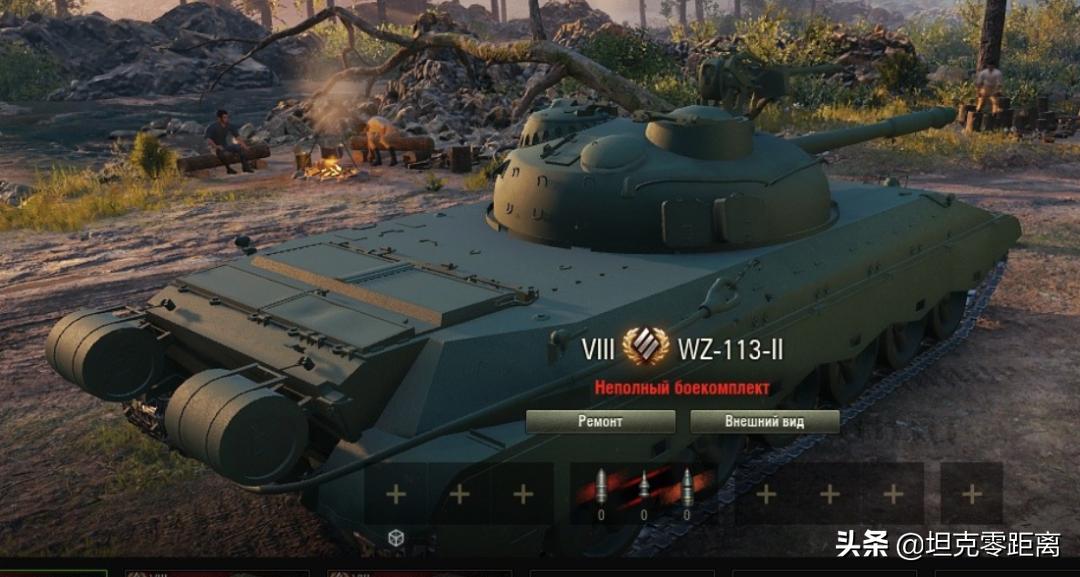Open the Внешний вид appearance menu
1080x577 pixels.
[765, 421]
